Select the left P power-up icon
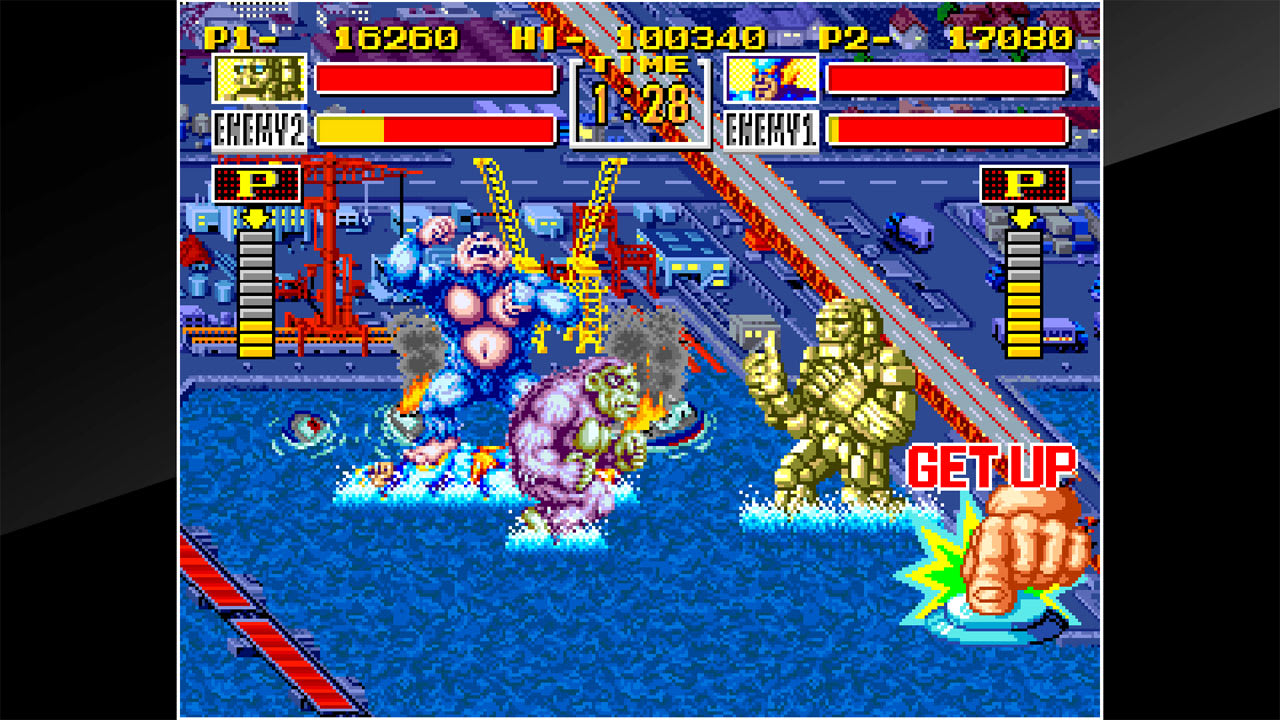The height and width of the screenshot is (720, 1280). pyautogui.click(x=257, y=187)
